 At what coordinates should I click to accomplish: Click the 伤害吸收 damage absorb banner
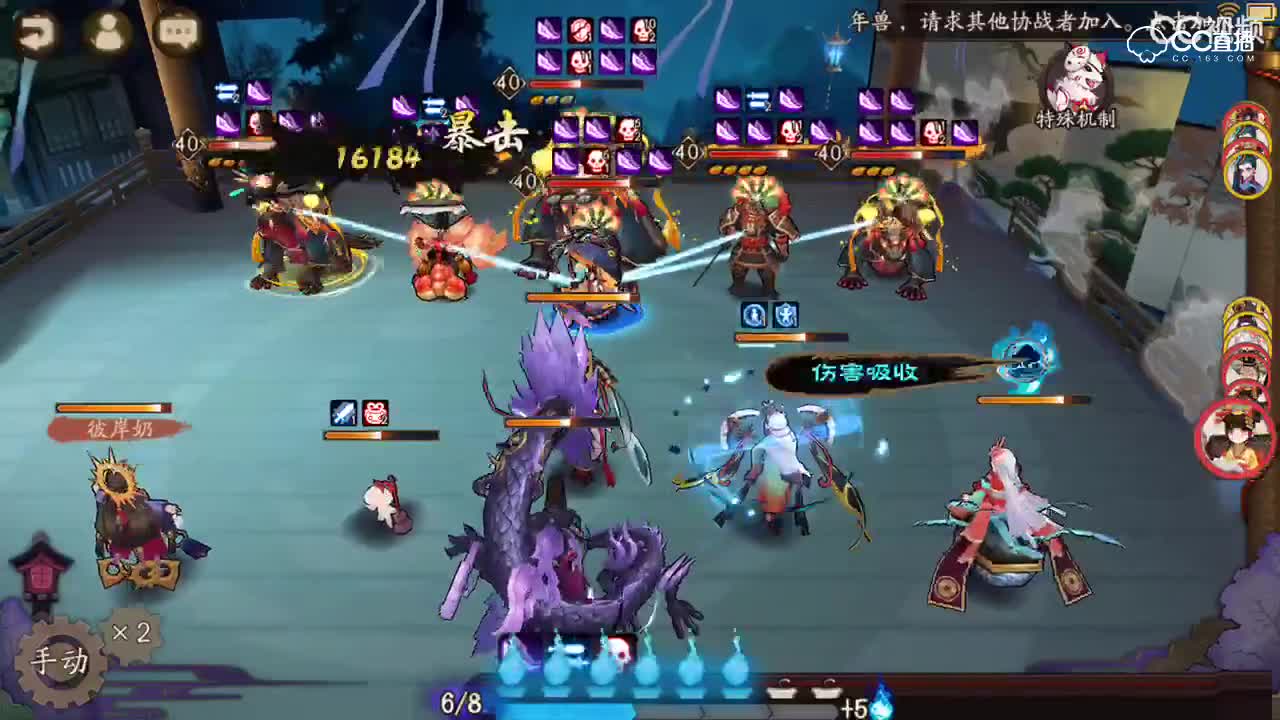click(x=865, y=375)
